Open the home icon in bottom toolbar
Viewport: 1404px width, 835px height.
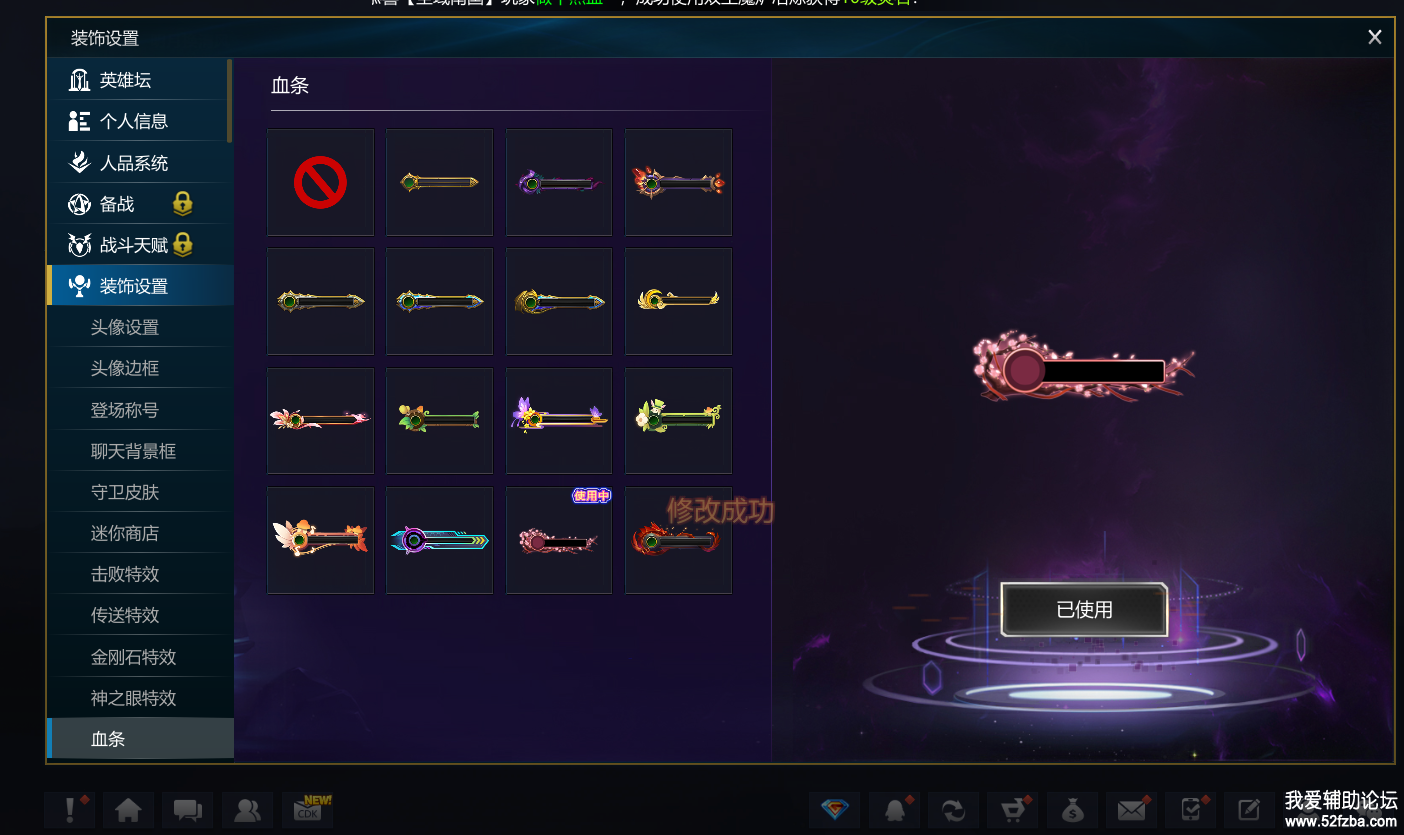pyautogui.click(x=128, y=810)
